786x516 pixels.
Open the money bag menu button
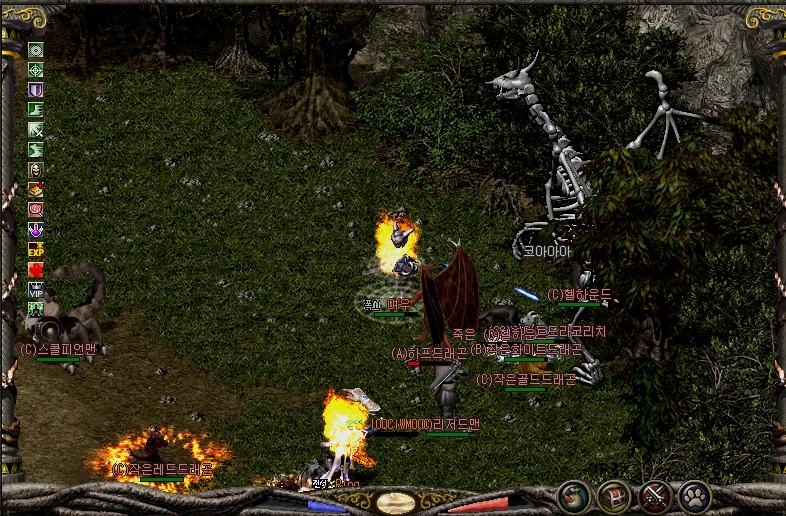coord(574,495)
